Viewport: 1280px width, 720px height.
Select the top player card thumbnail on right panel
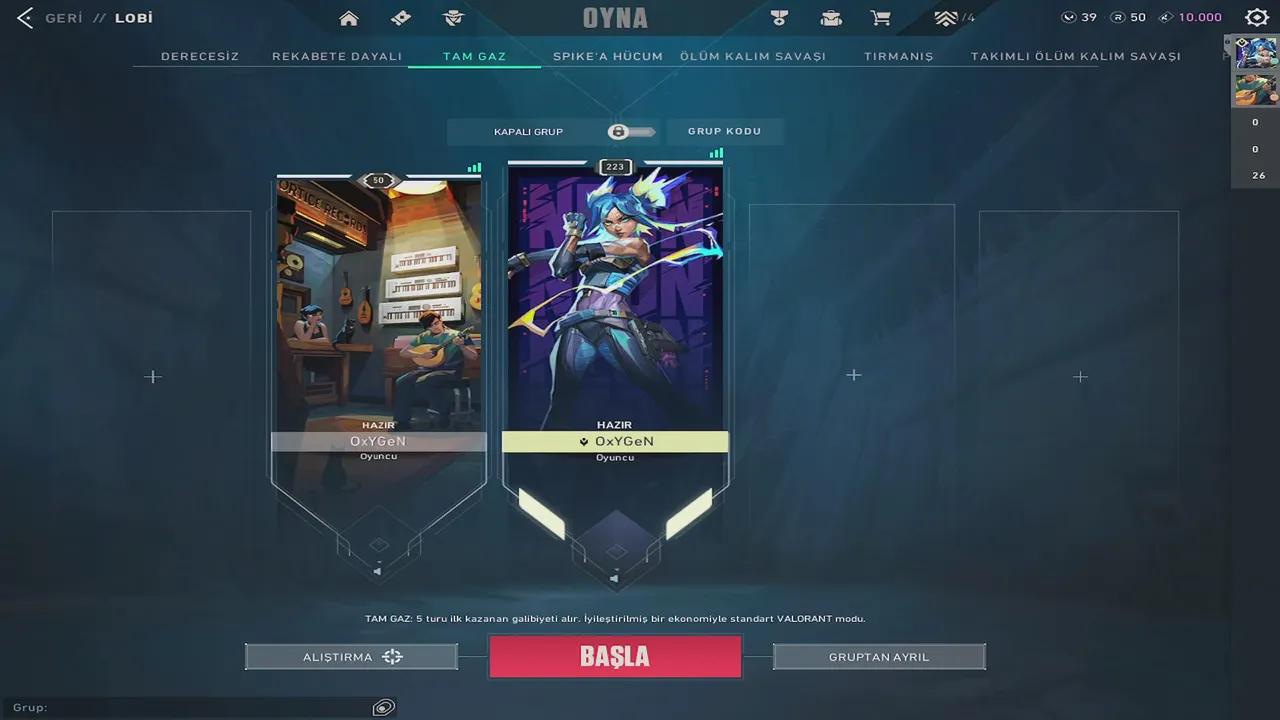click(1255, 55)
